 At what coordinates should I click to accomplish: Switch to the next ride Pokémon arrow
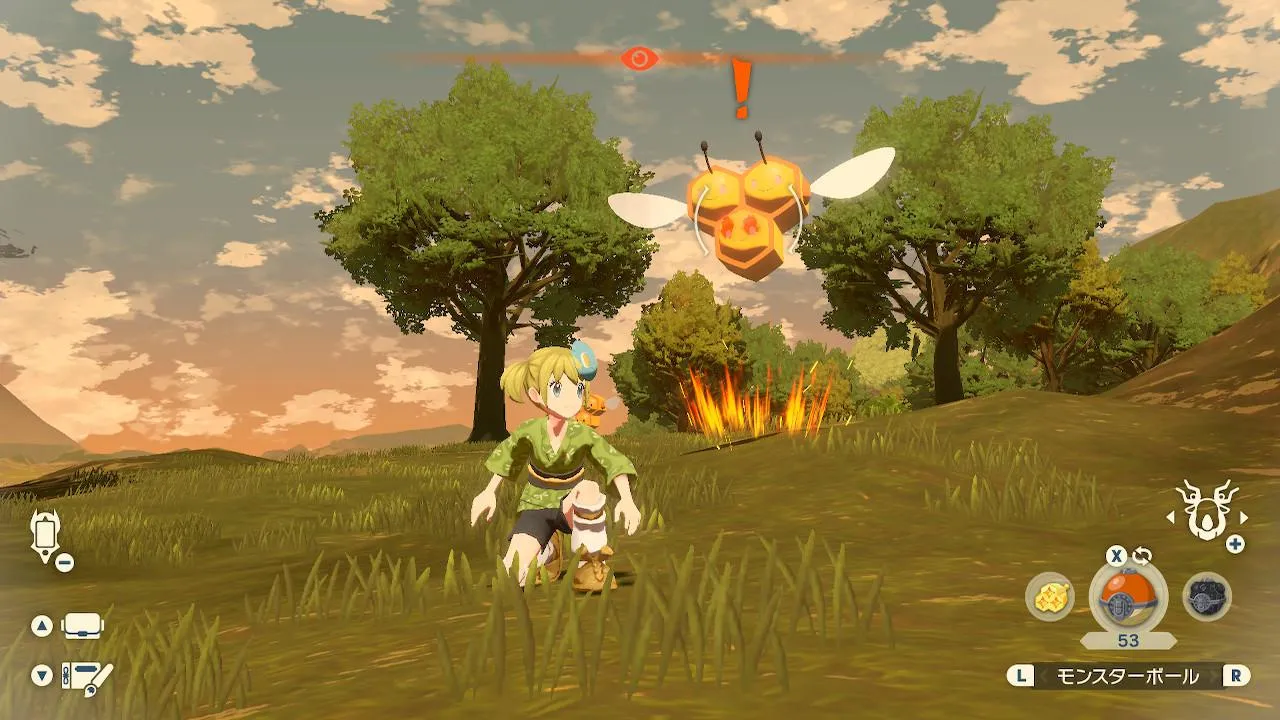[x=1244, y=518]
